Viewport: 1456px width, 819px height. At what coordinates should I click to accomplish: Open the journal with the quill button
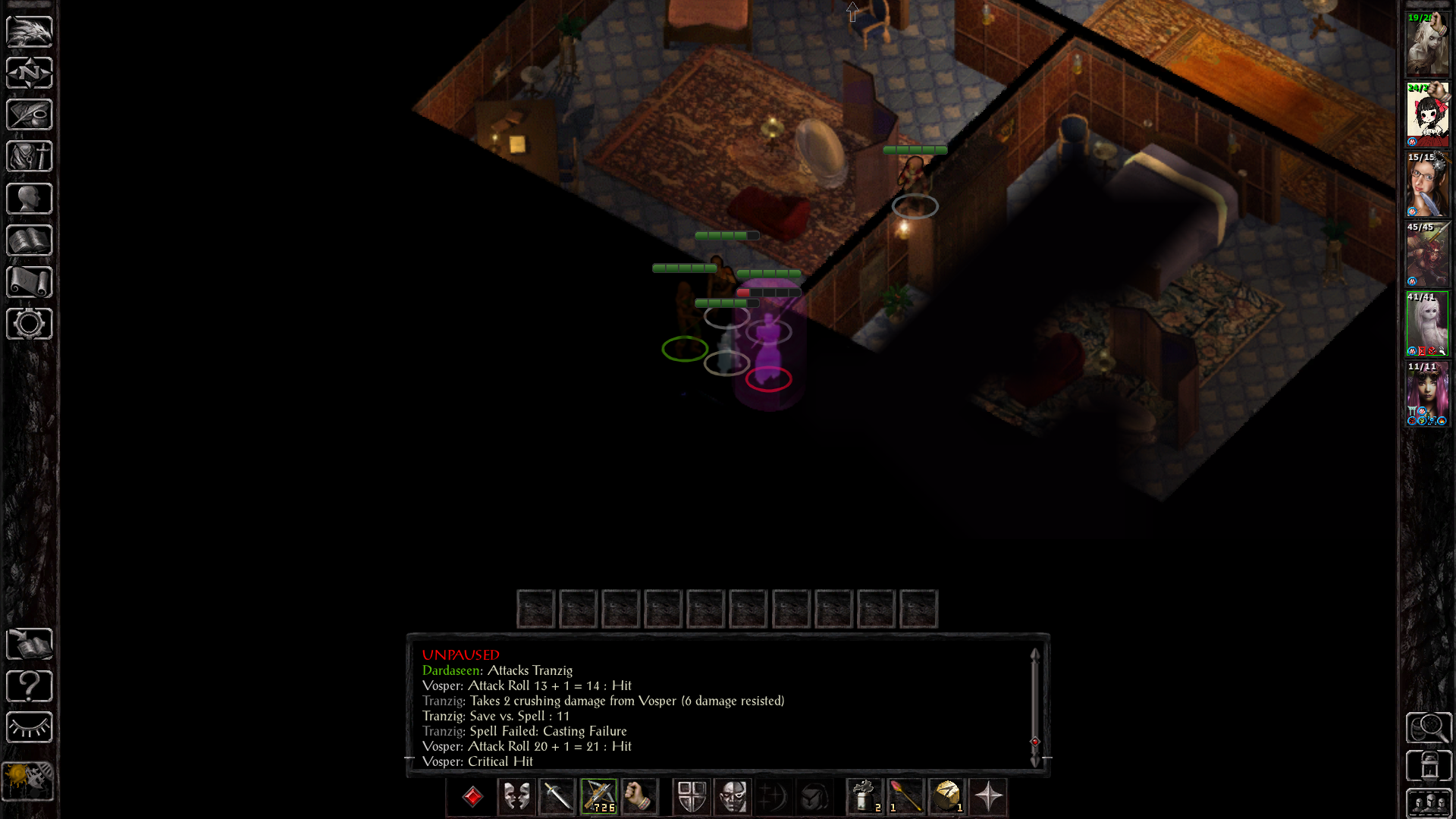[30, 115]
